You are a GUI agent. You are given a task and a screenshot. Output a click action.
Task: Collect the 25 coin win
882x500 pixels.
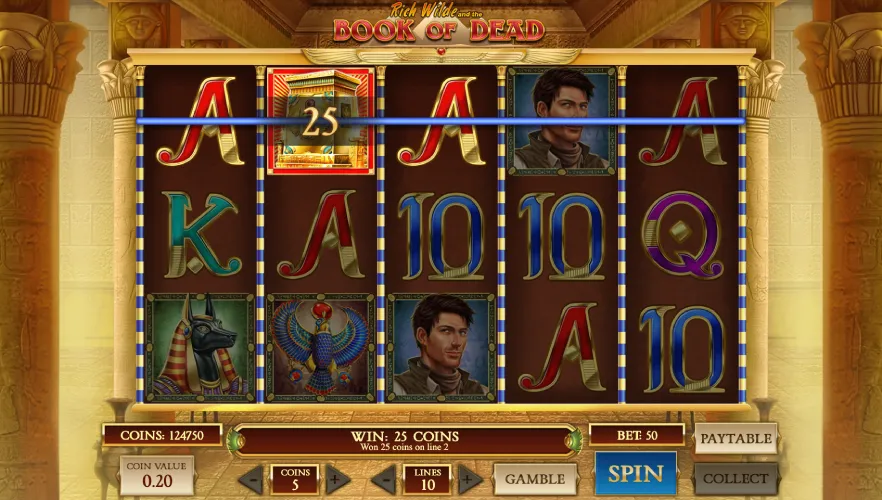click(735, 478)
